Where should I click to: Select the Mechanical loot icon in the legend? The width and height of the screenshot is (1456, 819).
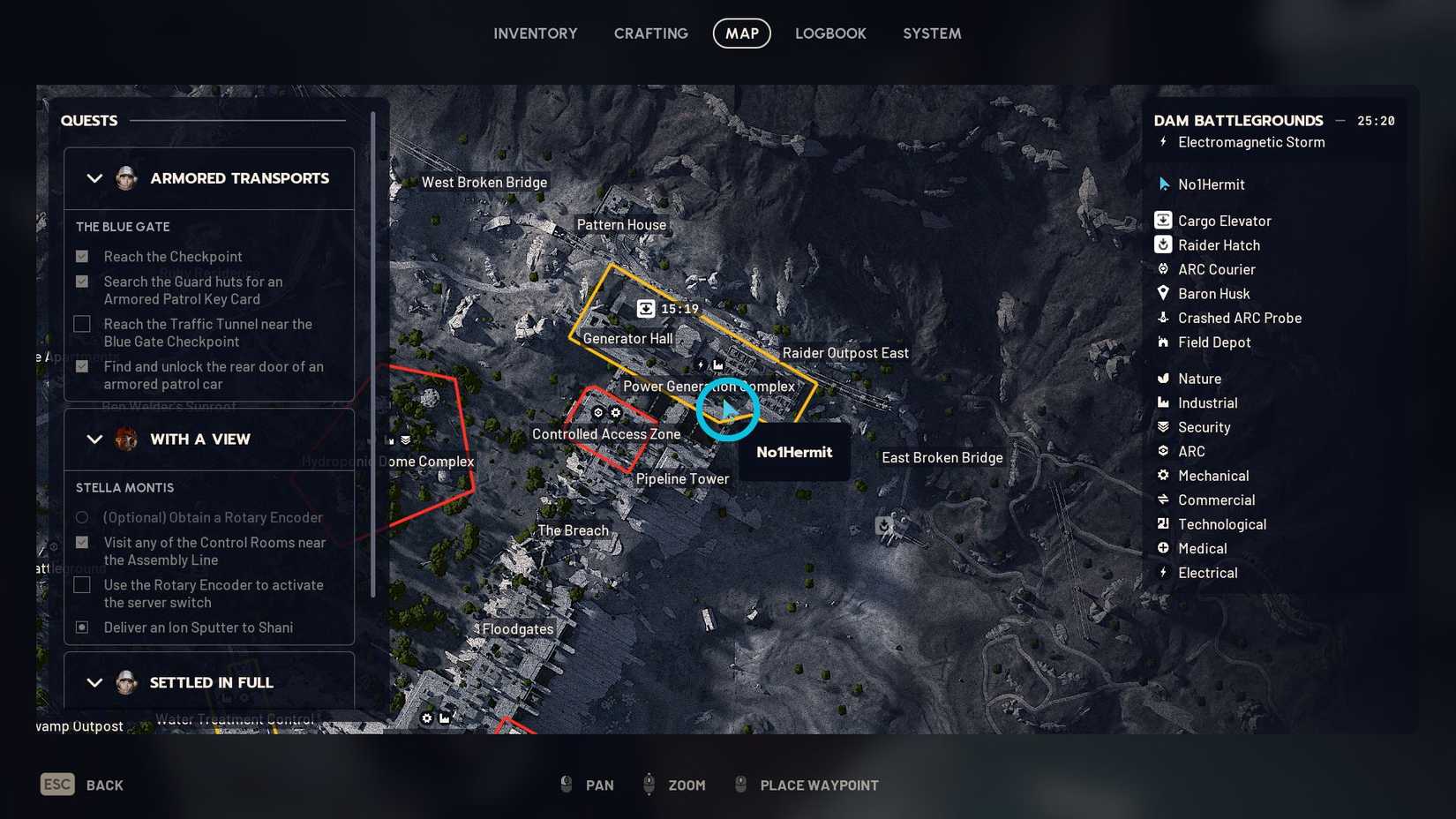(x=1162, y=475)
